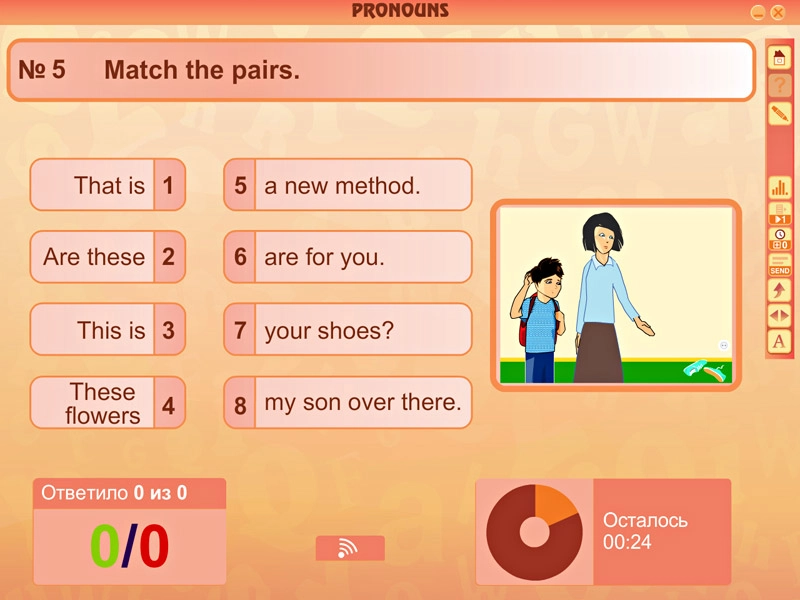Minimize the Pronouns window
This screenshot has height=600, width=800.
pyautogui.click(x=758, y=12)
